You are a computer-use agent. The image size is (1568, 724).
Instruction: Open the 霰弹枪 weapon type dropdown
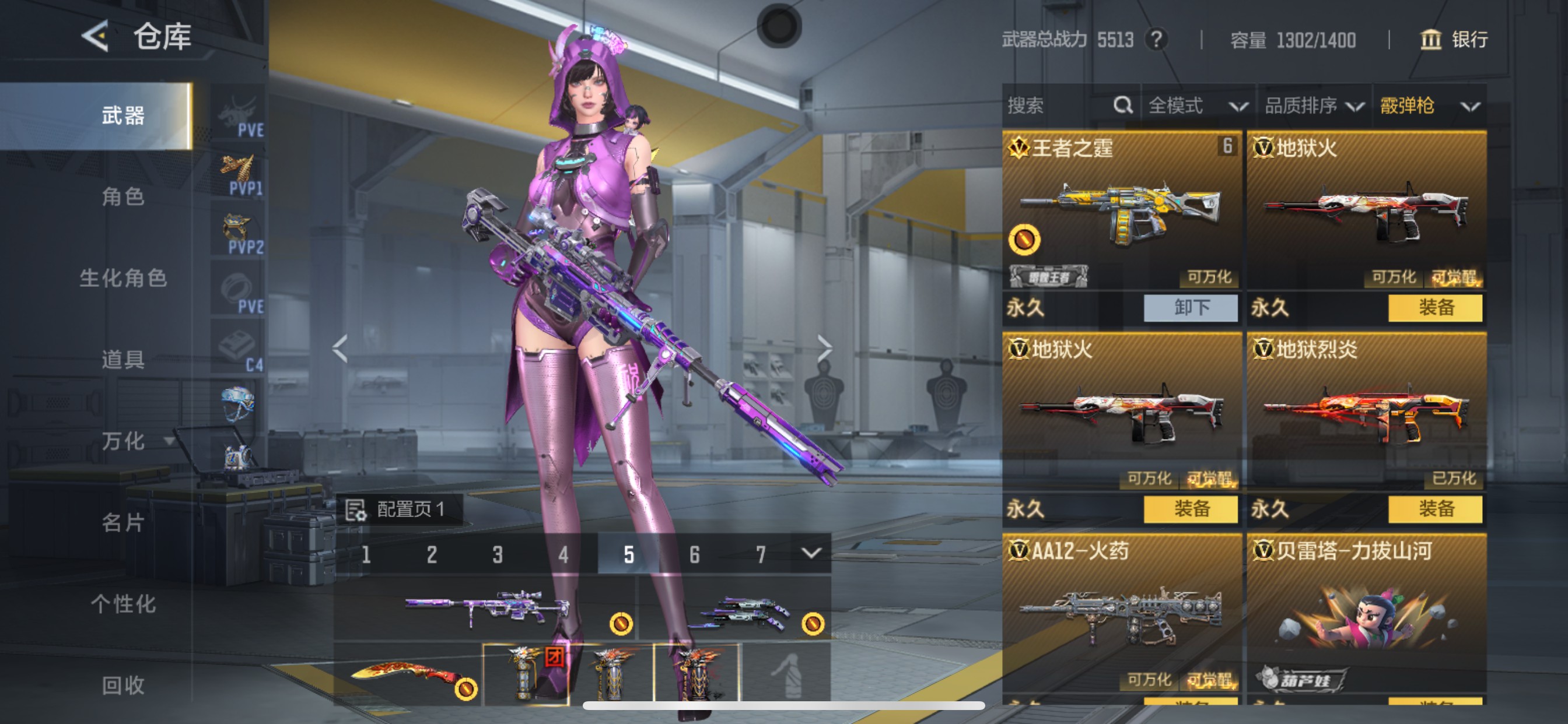pos(1428,106)
